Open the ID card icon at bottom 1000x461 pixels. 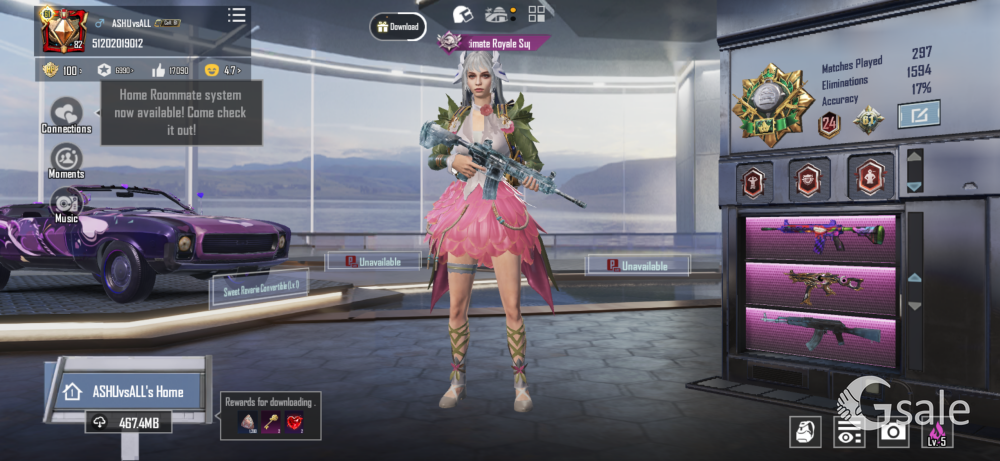(849, 433)
